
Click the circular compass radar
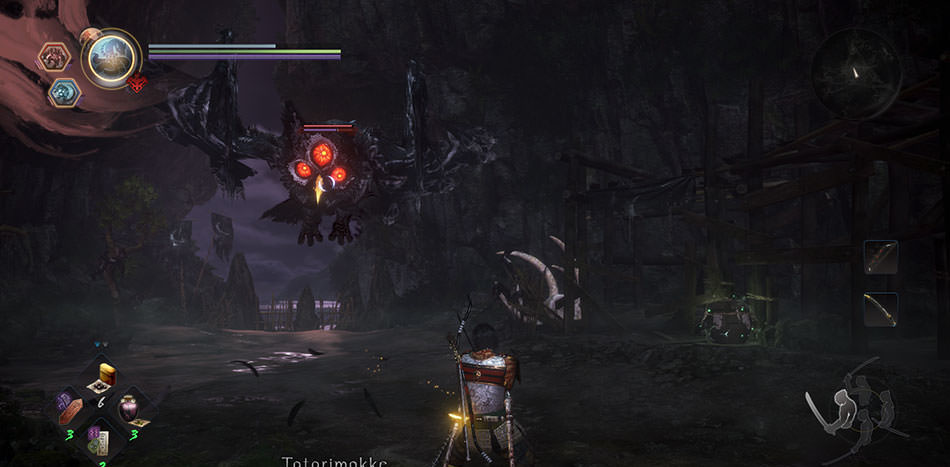pos(855,74)
